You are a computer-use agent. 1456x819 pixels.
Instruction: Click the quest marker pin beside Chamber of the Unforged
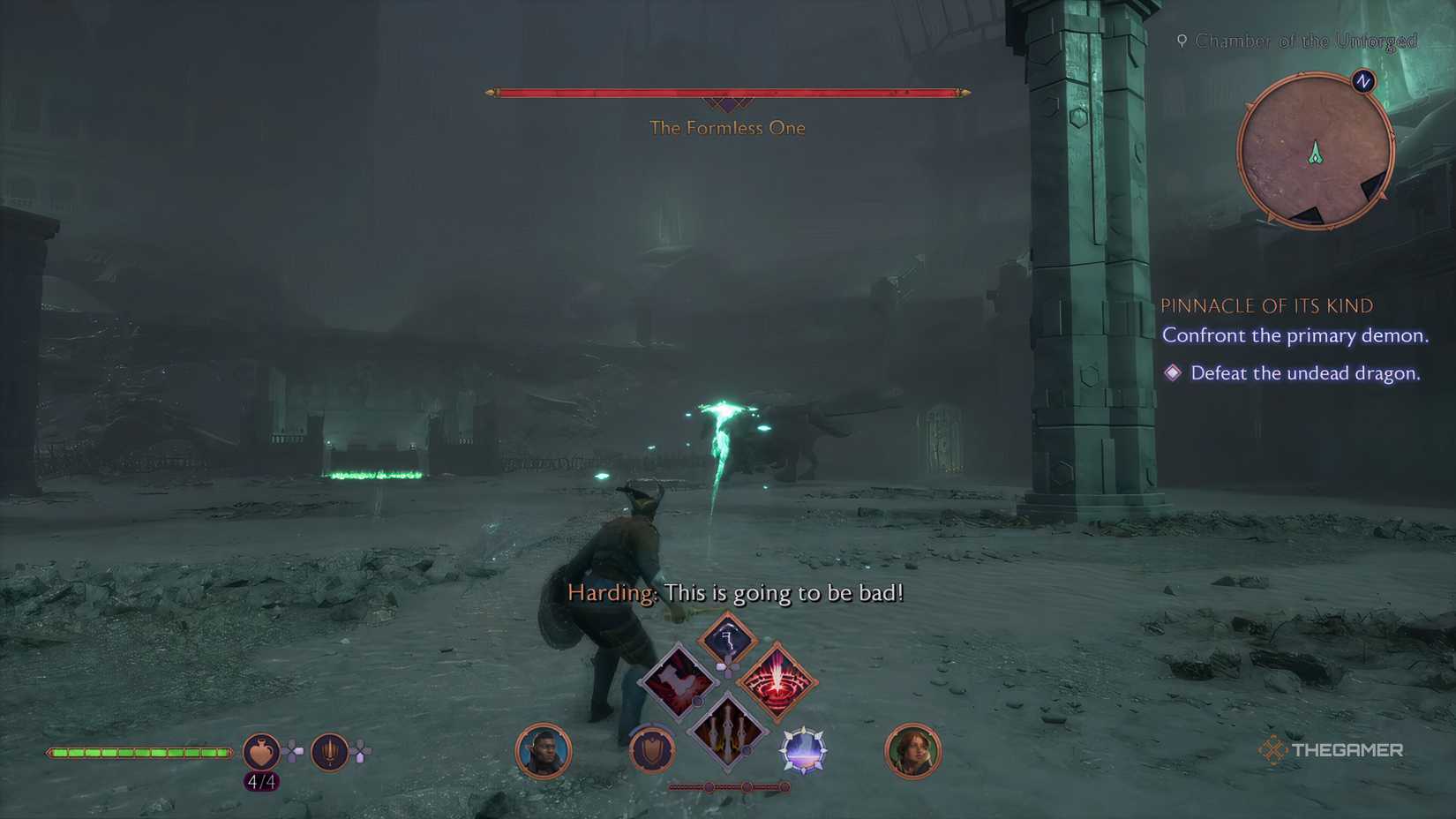(x=1182, y=40)
